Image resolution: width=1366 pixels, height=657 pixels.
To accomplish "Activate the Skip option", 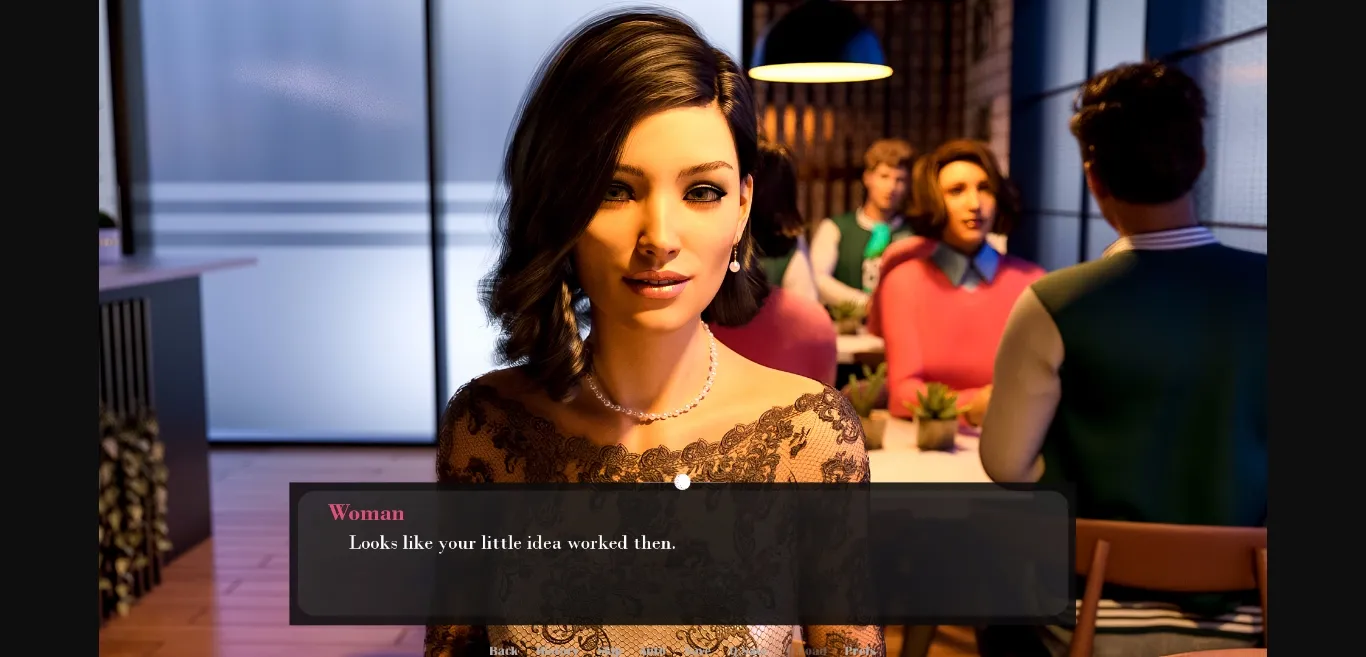I will [x=608, y=651].
